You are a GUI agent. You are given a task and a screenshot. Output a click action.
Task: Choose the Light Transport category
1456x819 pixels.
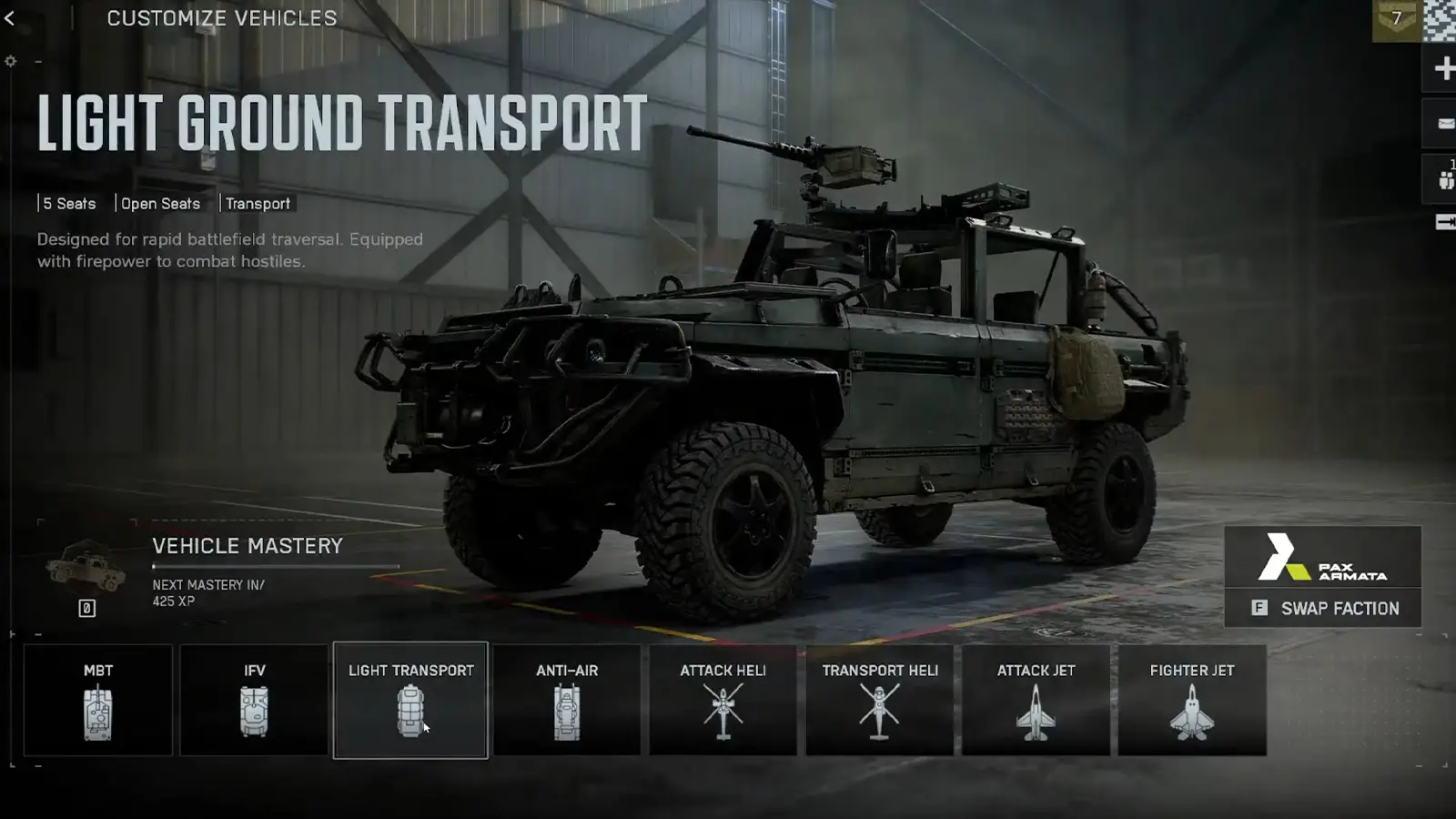(410, 700)
